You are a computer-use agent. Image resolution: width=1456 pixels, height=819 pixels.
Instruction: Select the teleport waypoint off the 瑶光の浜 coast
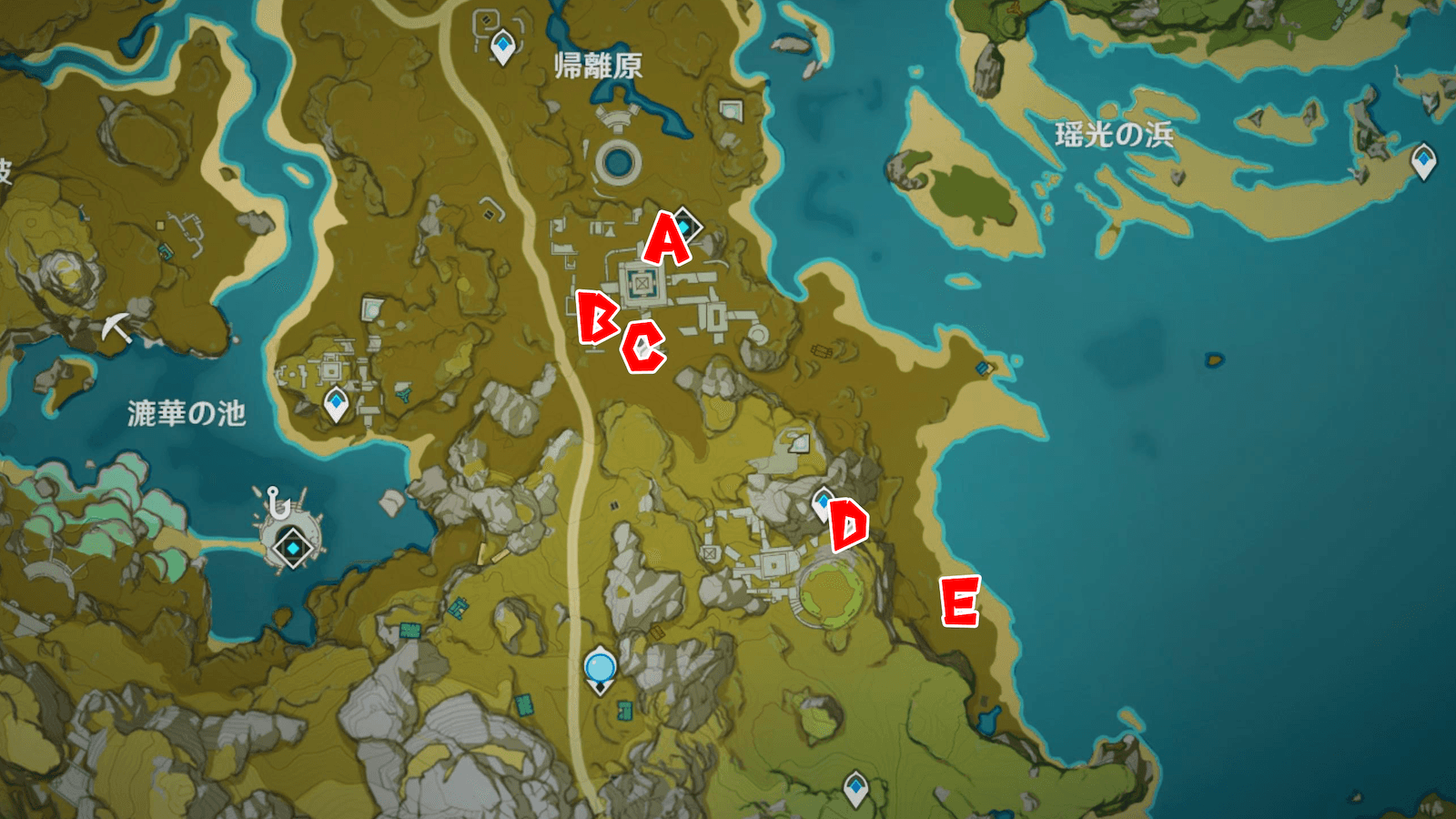(x=1422, y=161)
